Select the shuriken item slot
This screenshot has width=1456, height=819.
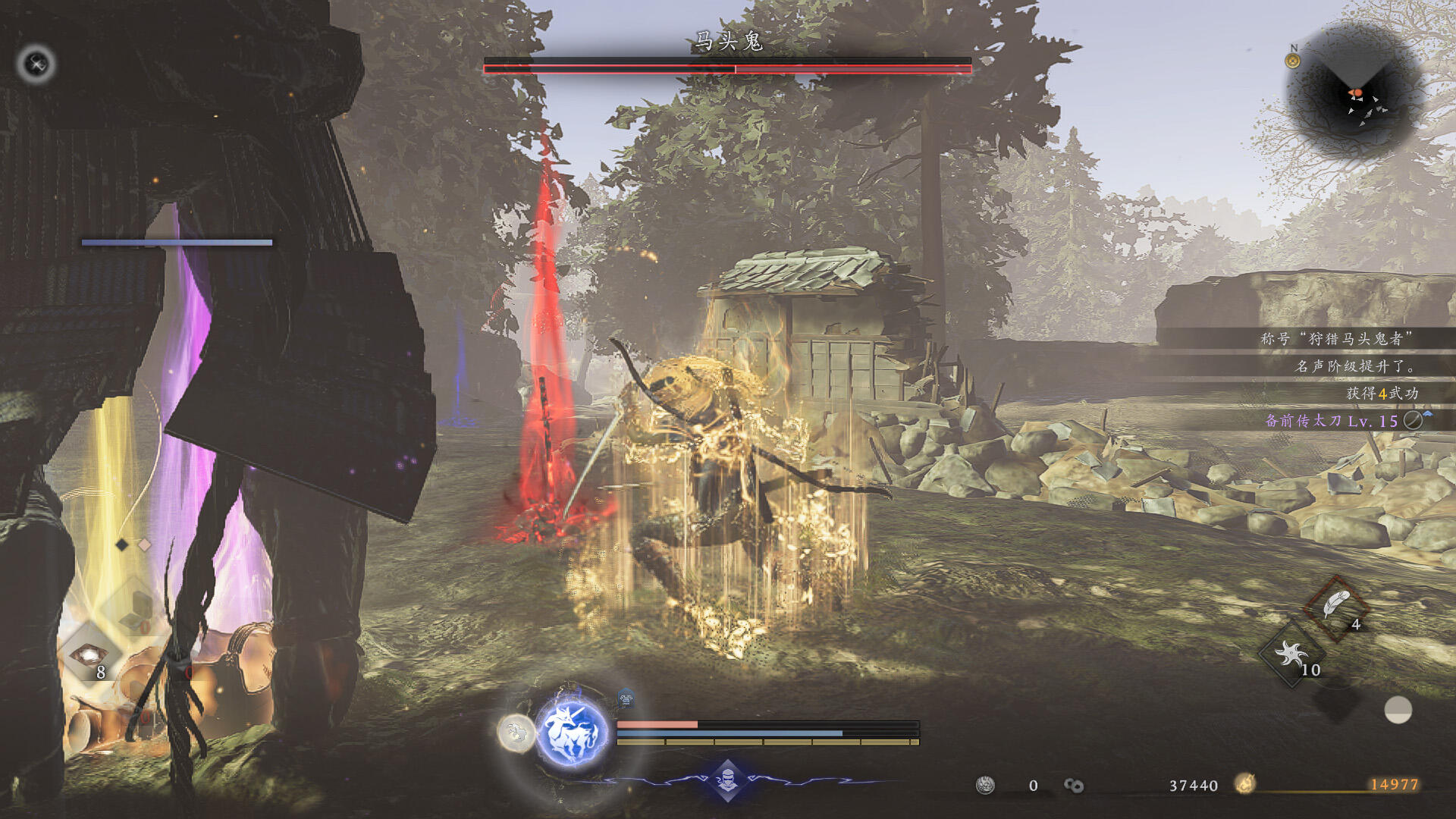coord(1291,654)
